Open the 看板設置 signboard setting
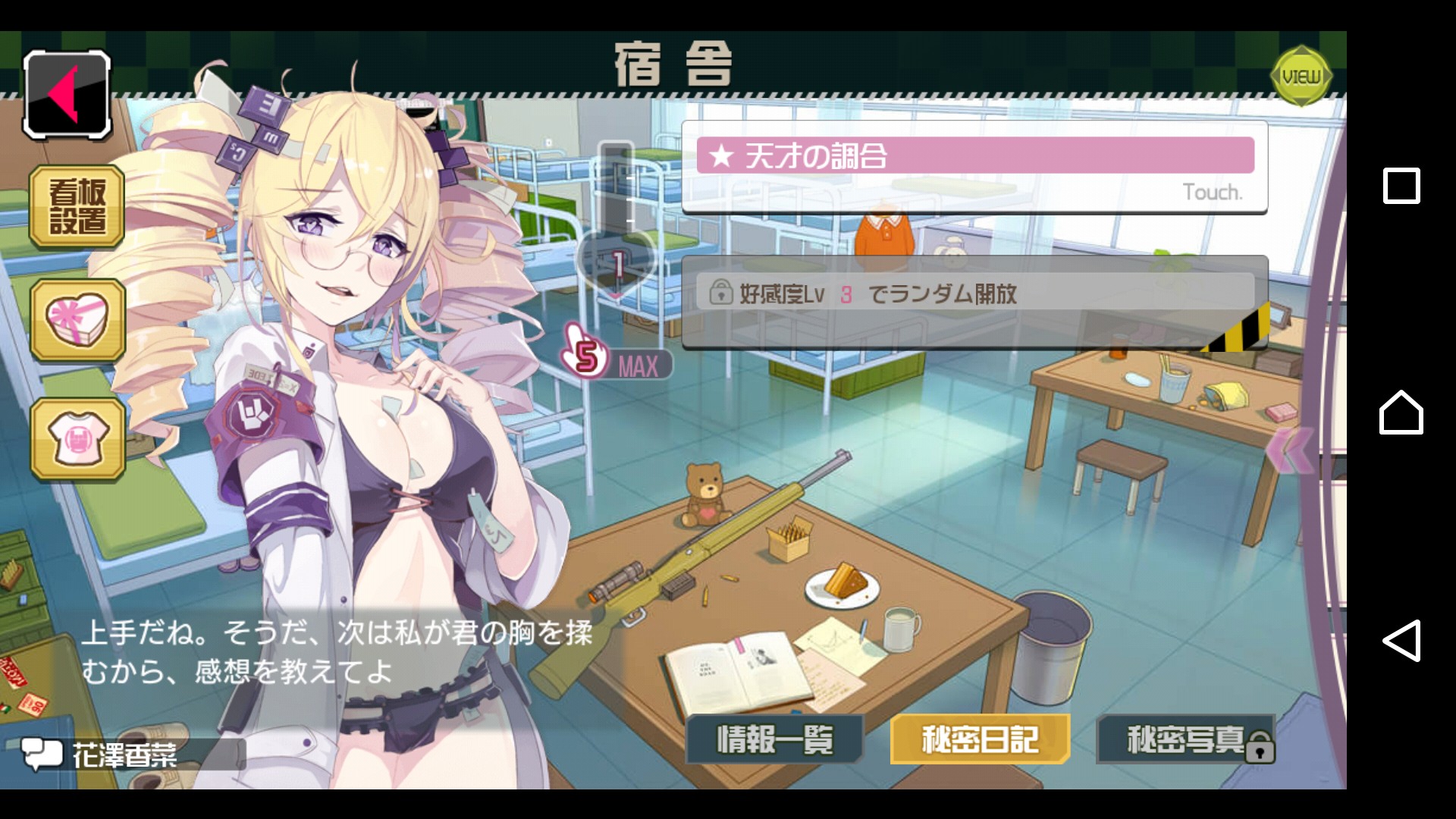This screenshot has width=1456, height=819. [x=77, y=206]
